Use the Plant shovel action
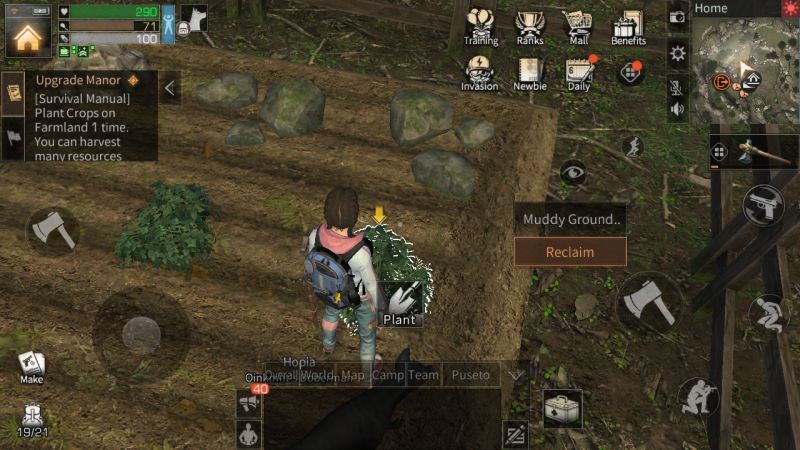The image size is (800, 450). (400, 300)
